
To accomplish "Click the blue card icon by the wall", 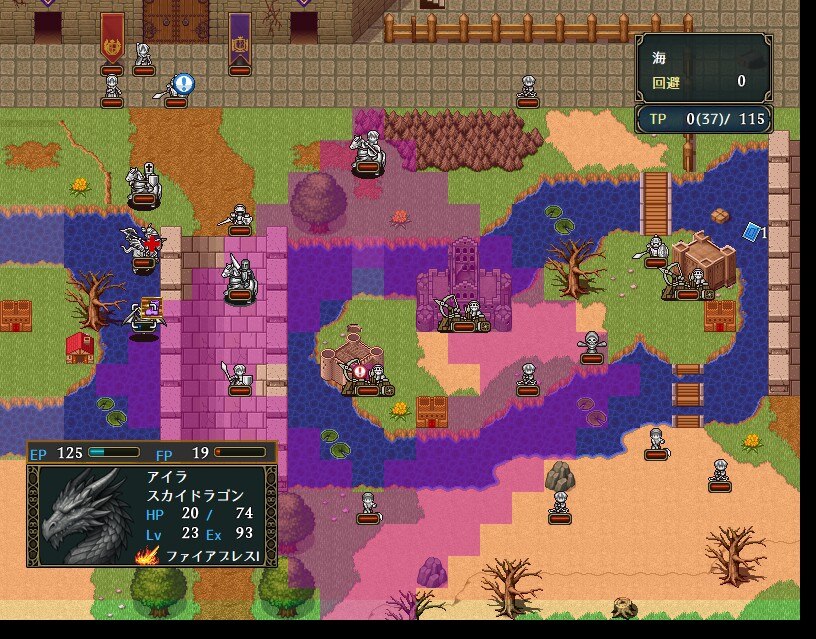I will click(752, 232).
